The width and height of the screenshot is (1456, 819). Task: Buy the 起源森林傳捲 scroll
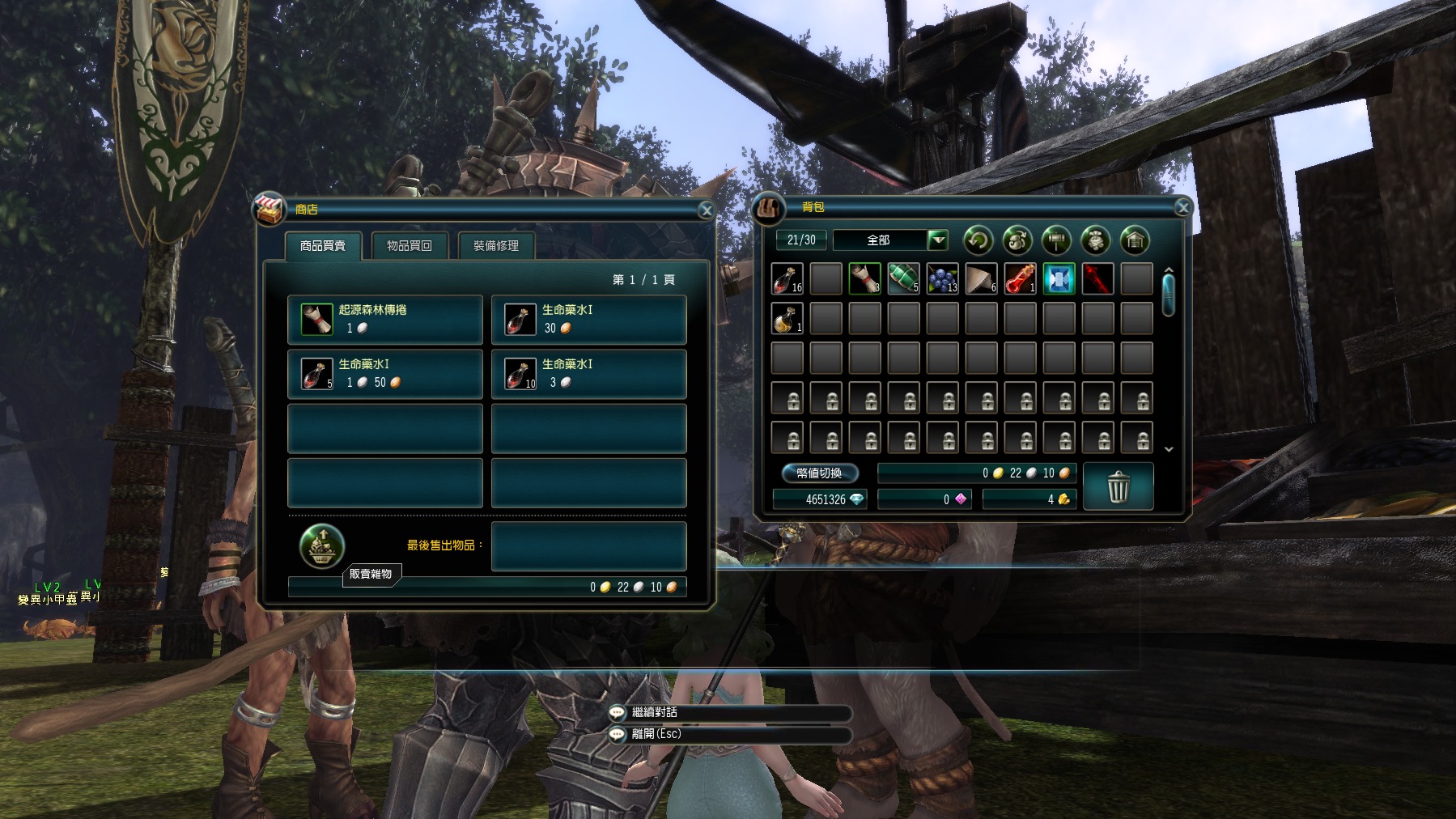(x=385, y=320)
